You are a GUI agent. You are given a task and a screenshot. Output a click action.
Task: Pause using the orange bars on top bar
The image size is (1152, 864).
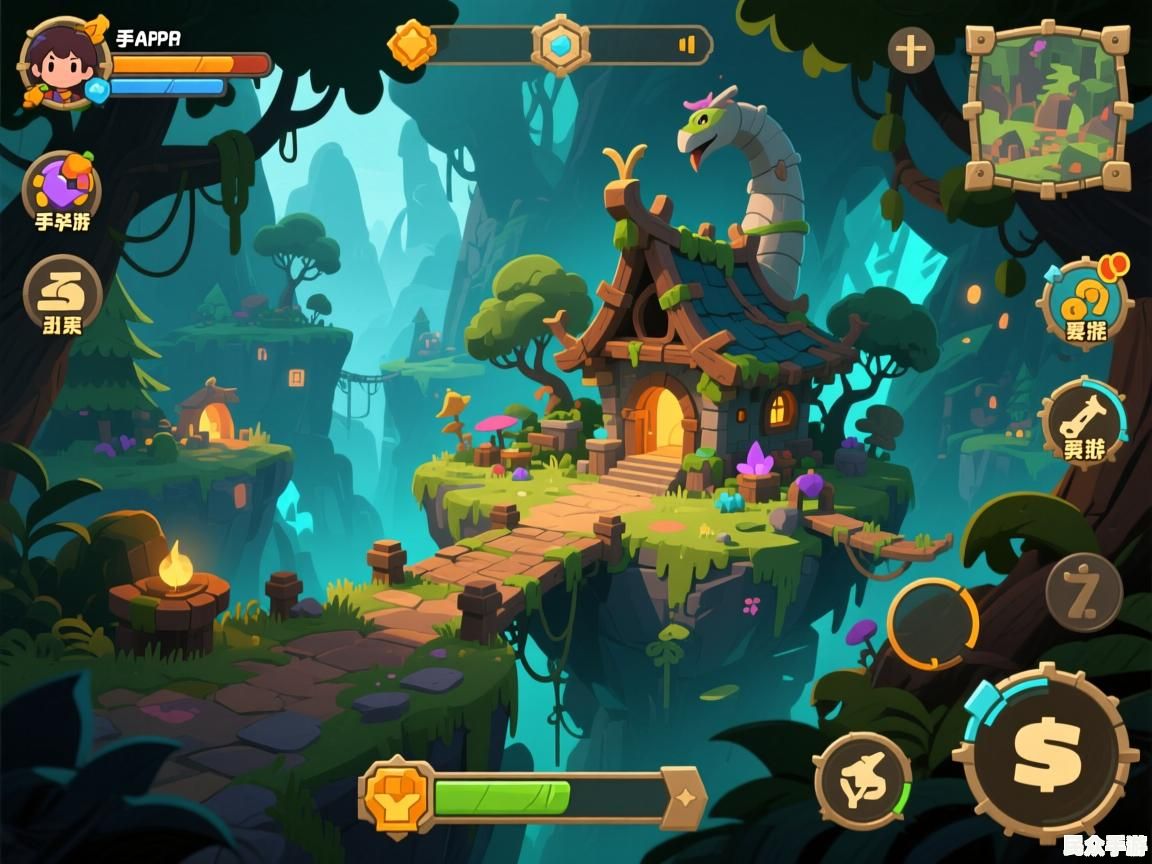687,45
